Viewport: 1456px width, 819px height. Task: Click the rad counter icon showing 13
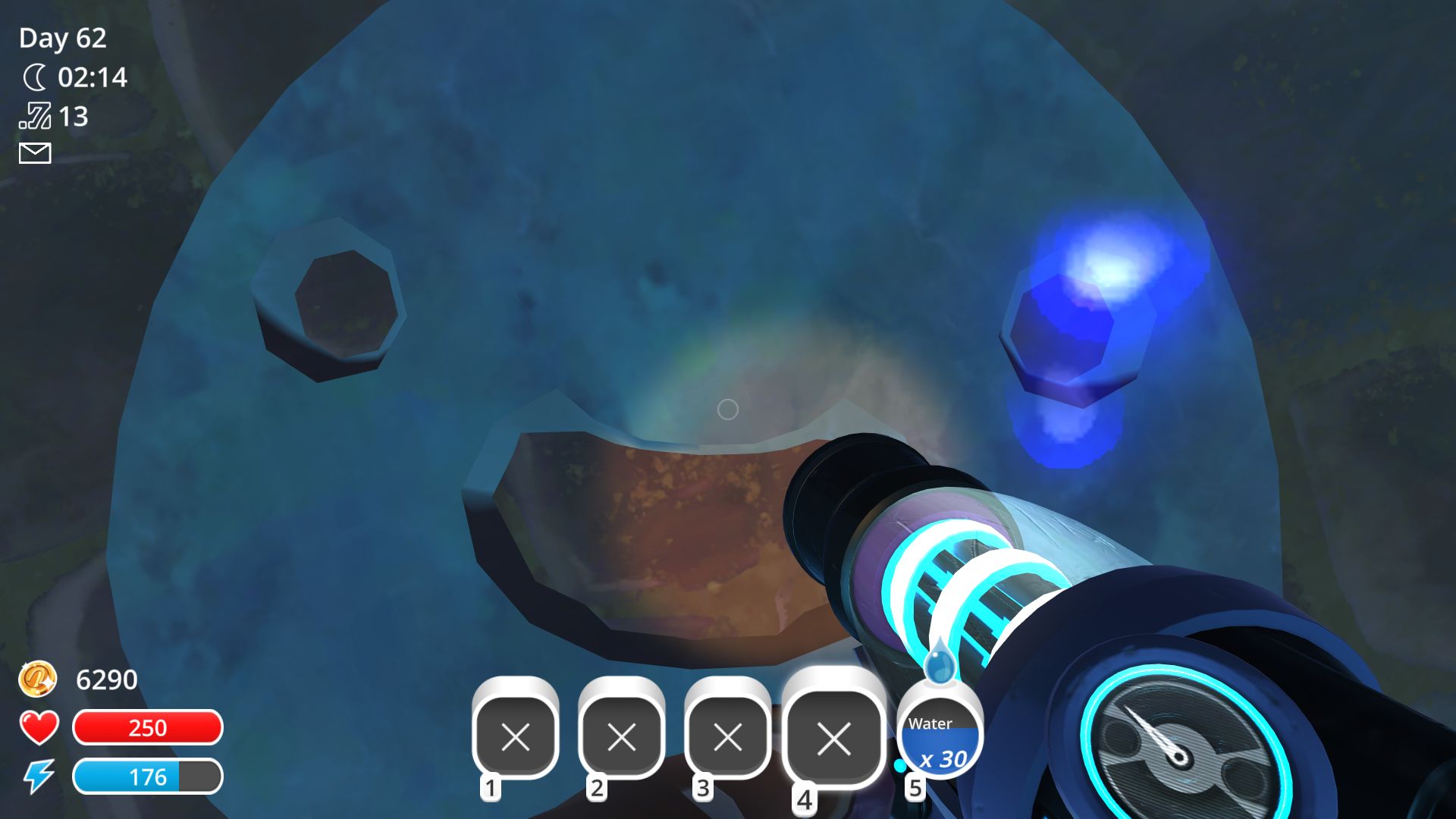[33, 115]
